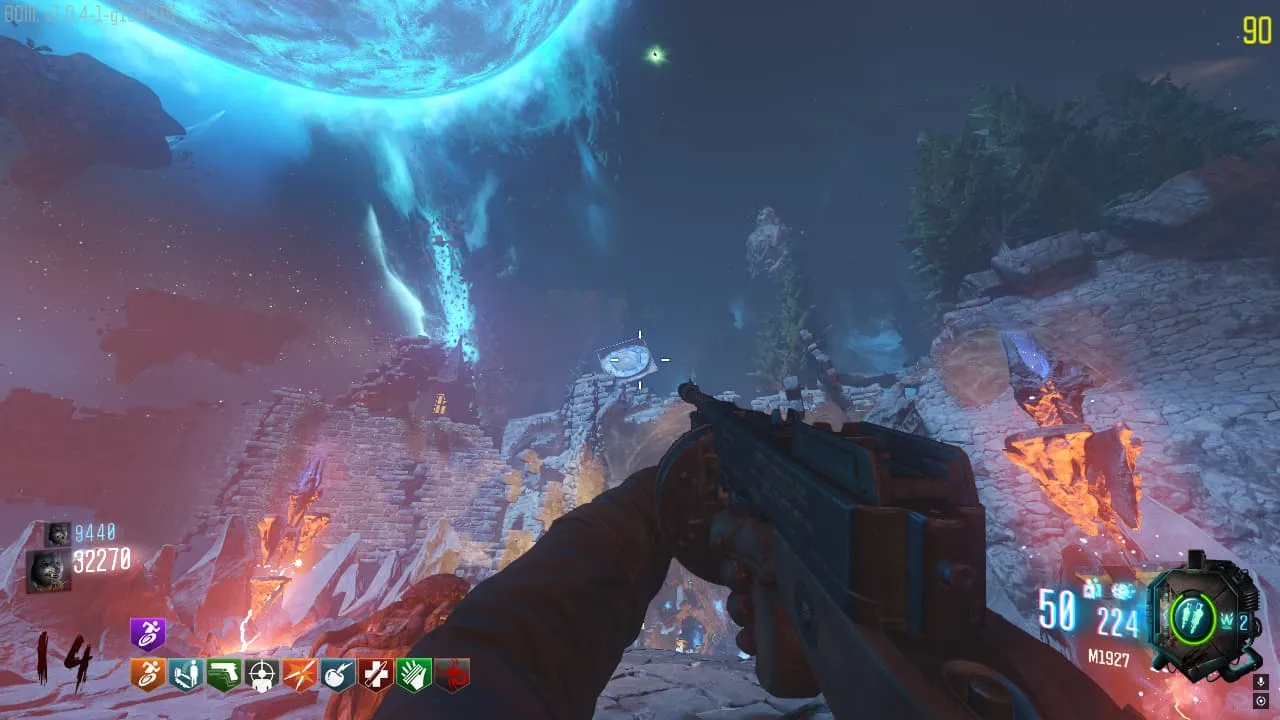Choose the green pistol Mule Kick perk
The image size is (1280, 720).
coord(223,675)
